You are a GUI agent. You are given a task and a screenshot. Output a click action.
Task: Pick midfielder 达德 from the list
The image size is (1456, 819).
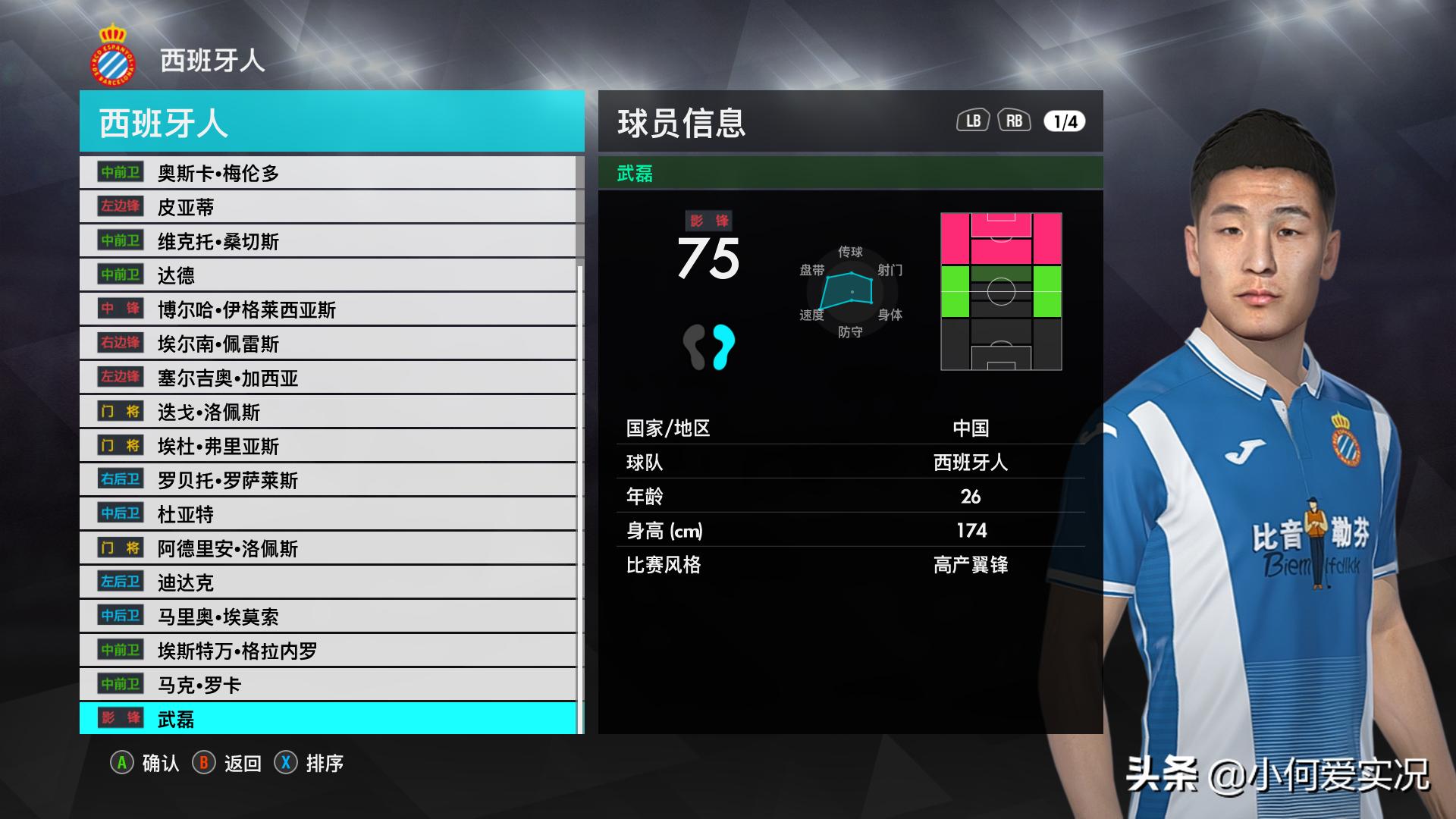tap(328, 275)
